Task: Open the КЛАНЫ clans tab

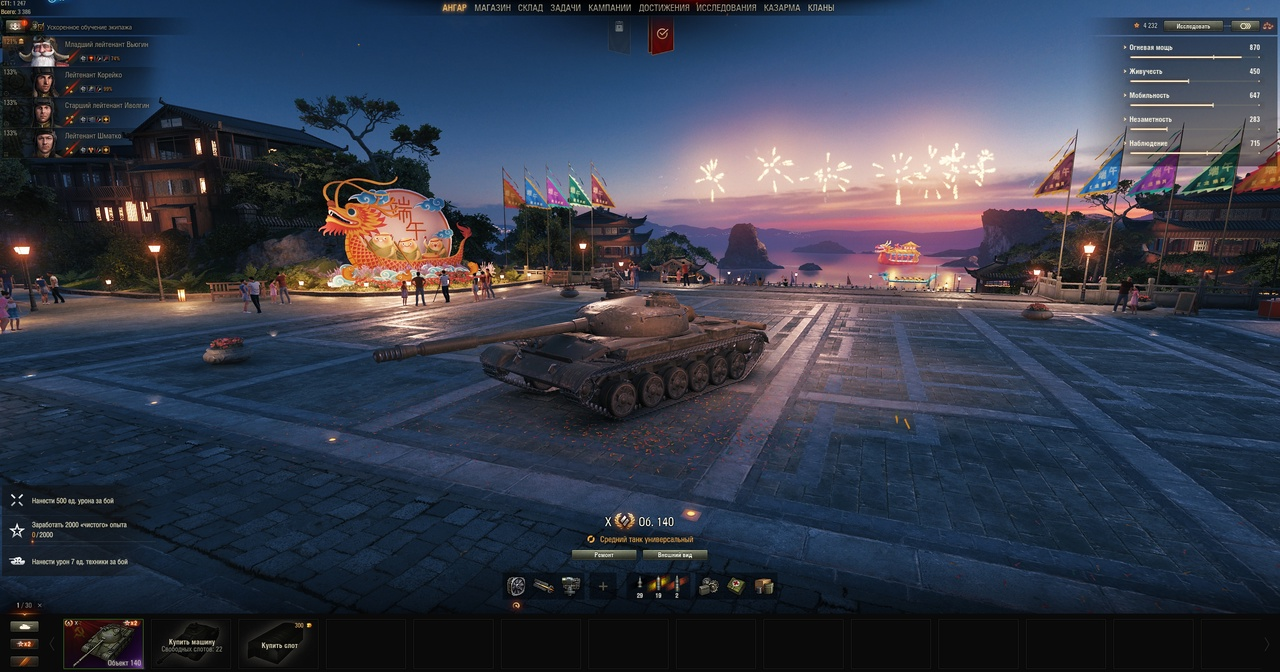Action: [x=821, y=8]
